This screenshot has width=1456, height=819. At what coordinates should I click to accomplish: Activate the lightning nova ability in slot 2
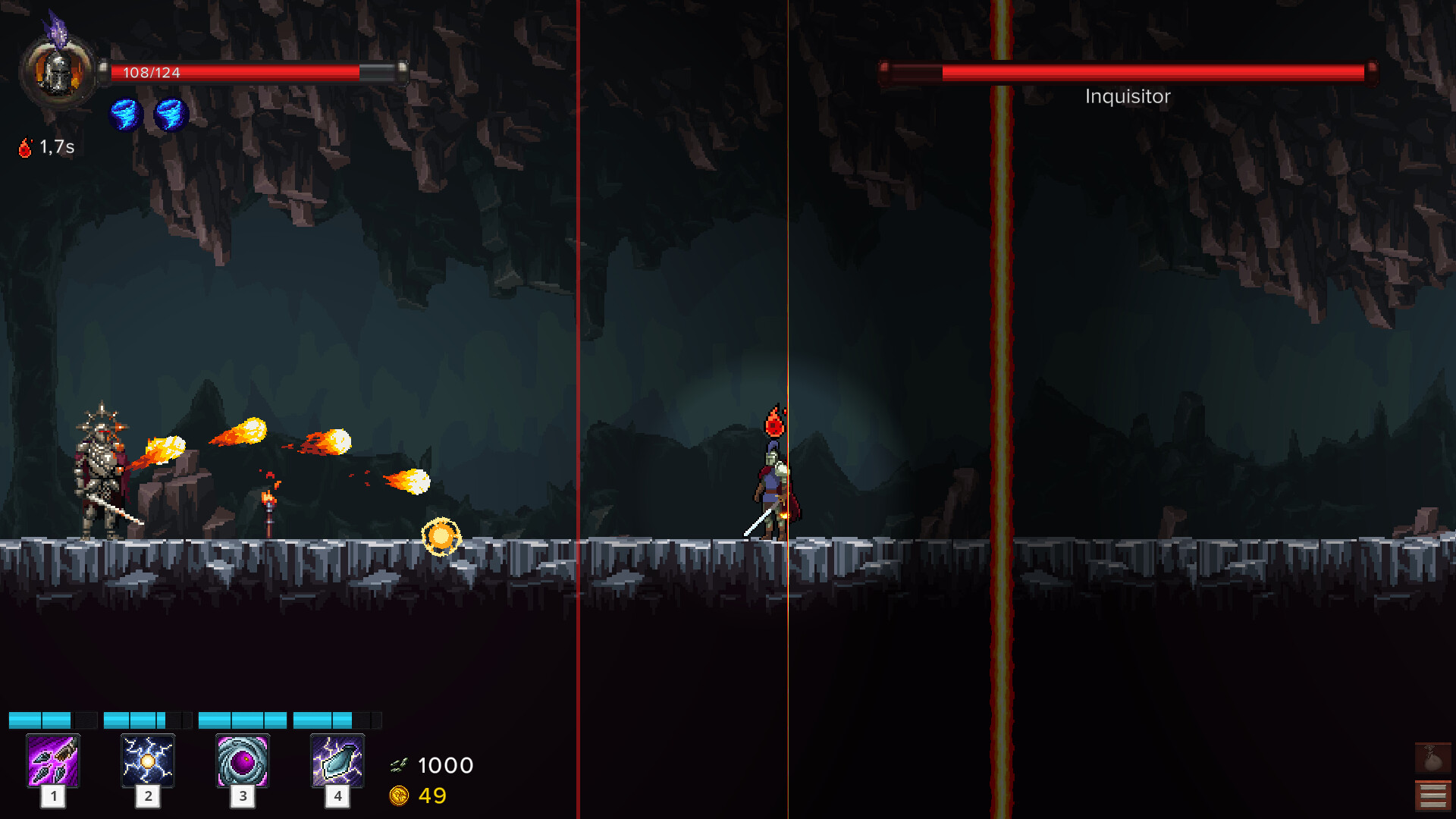[x=147, y=761]
